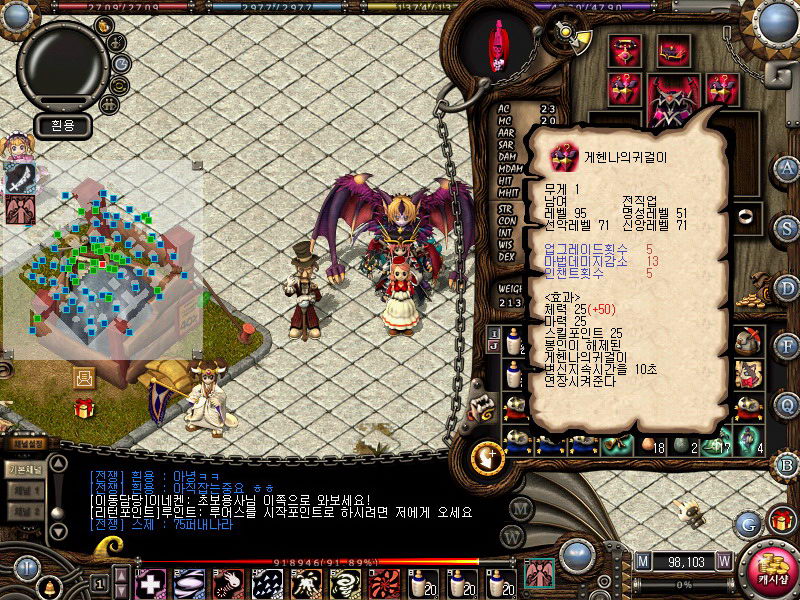The height and width of the screenshot is (600, 800).
Task: Click the round D shortcut button
Action: (x=787, y=287)
